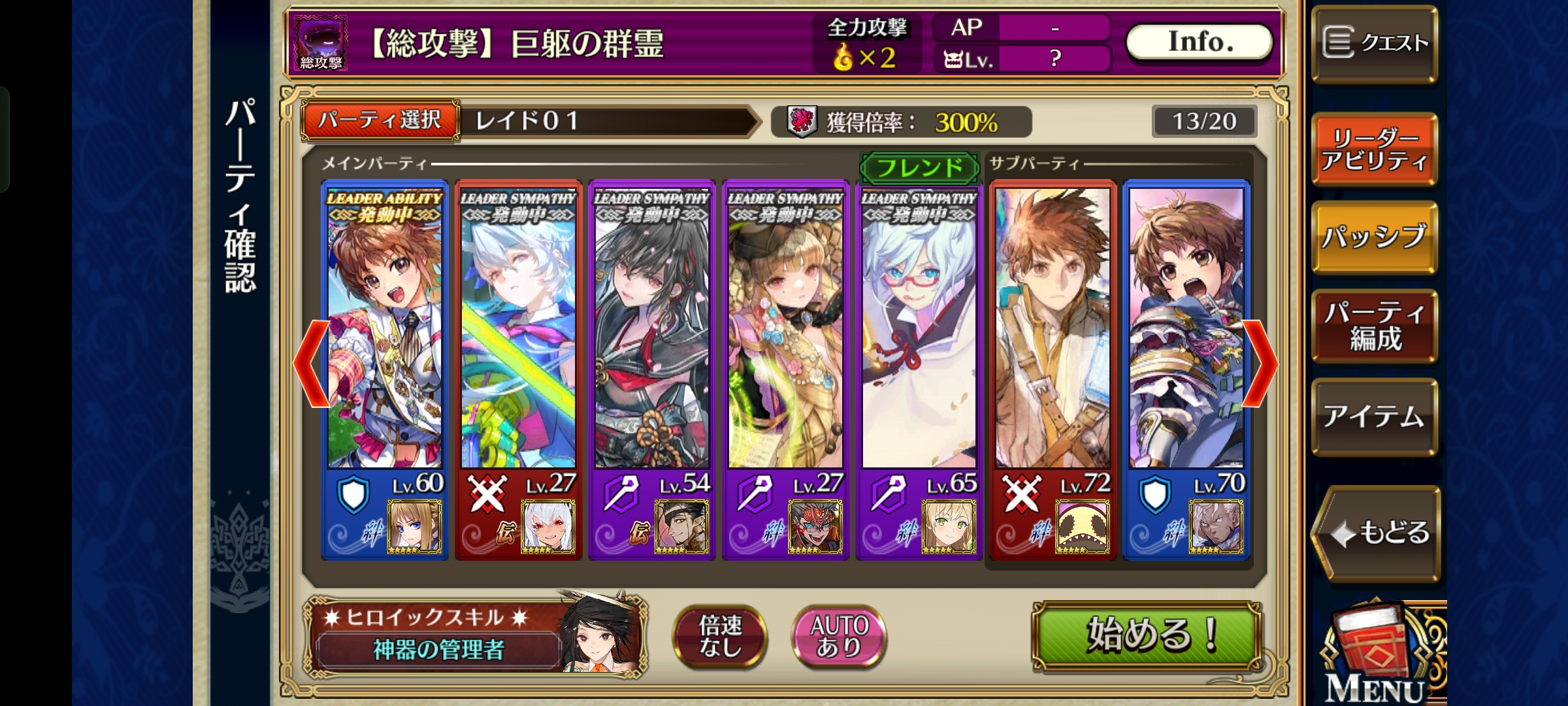The width and height of the screenshot is (1568, 706).
Task: Start the raid with 始める! button
Action: tap(1147, 635)
